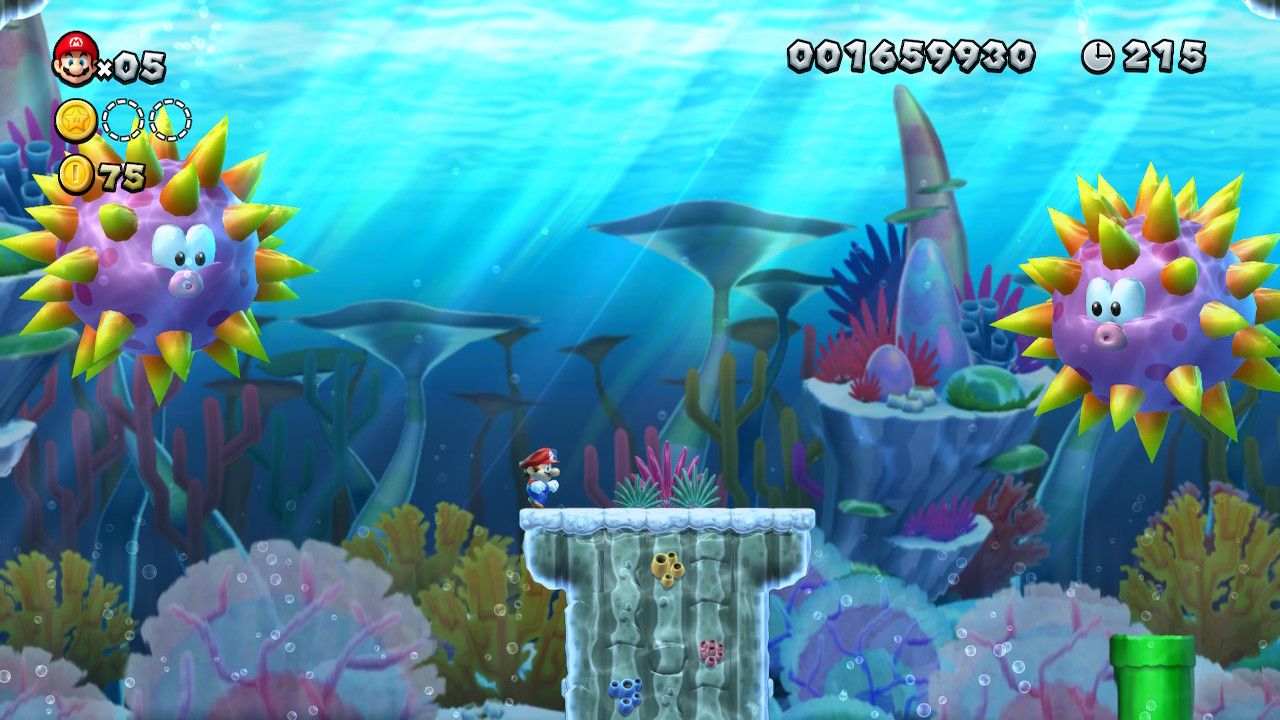
Task: Click the green warp pipe
Action: 1152,680
